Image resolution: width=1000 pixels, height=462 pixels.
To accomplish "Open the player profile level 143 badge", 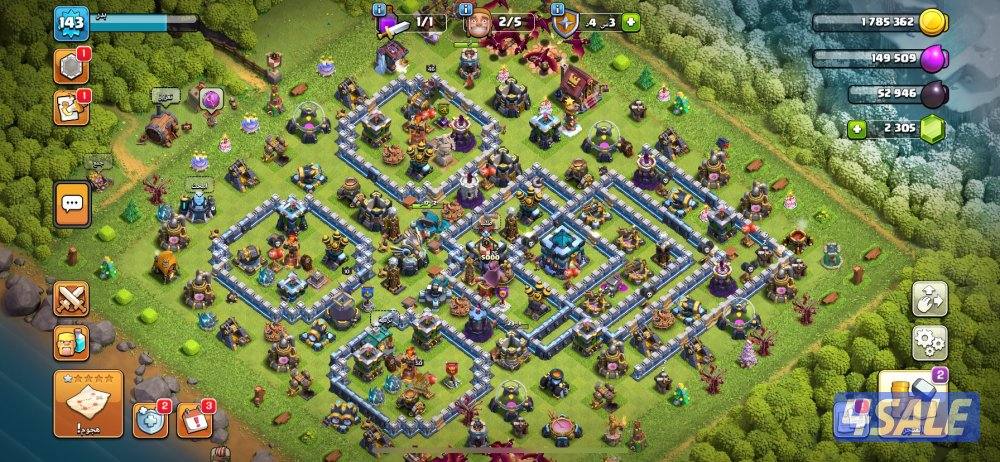I will (x=71, y=22).
